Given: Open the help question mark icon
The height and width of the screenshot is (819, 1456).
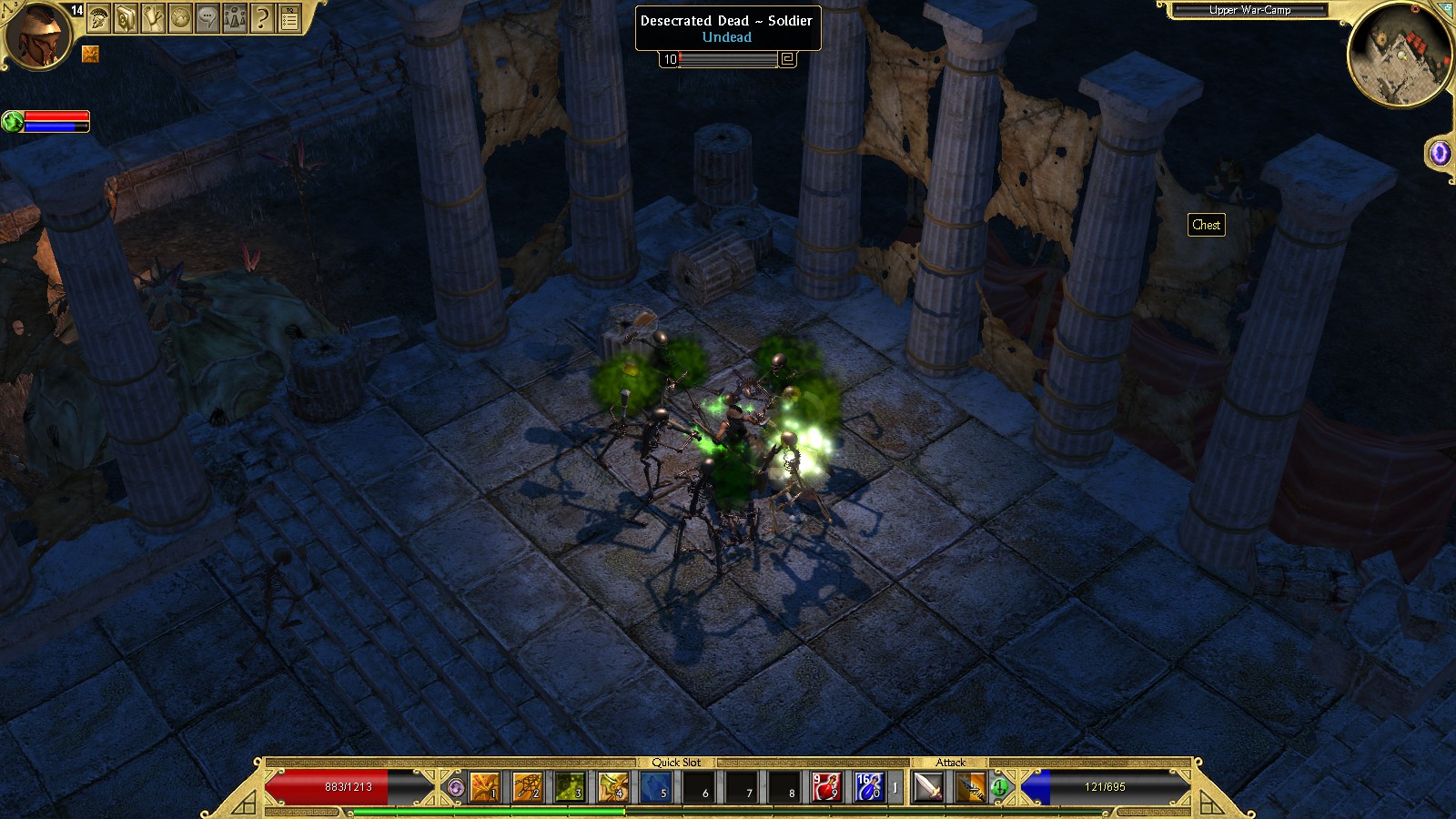Looking at the screenshot, I should coord(262,17).
